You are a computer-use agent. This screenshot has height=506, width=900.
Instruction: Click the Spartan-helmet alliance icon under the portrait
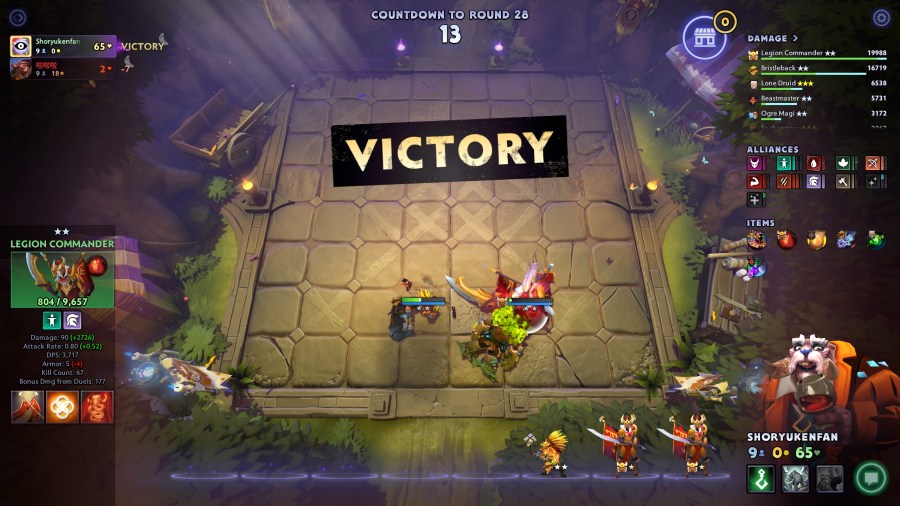tap(72, 320)
